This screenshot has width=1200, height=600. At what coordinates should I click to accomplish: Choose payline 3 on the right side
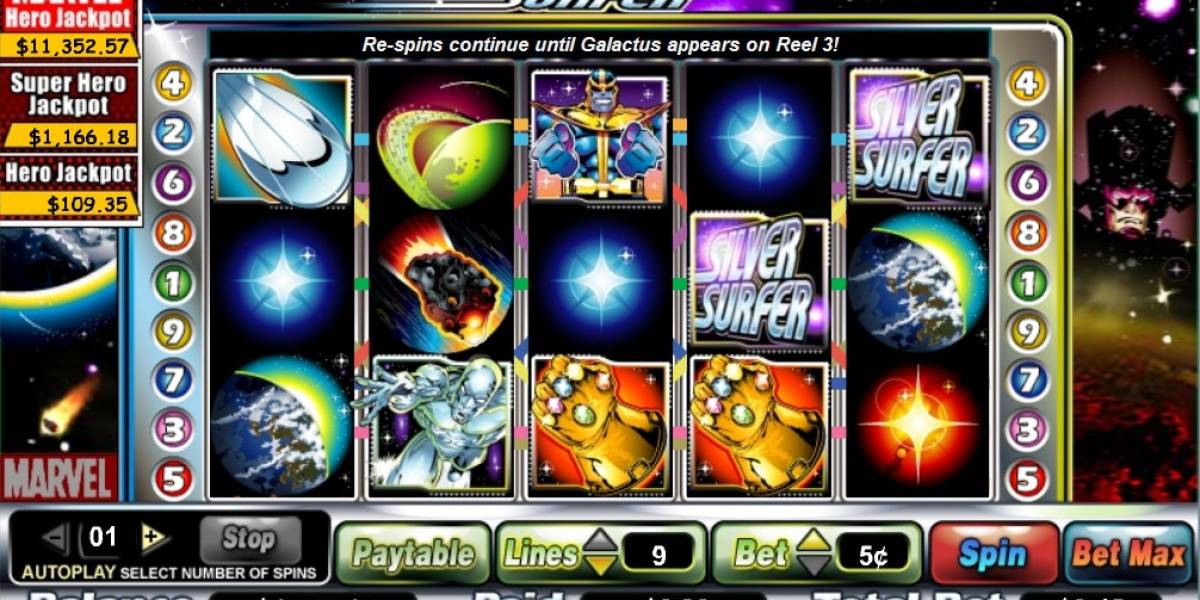click(1027, 430)
